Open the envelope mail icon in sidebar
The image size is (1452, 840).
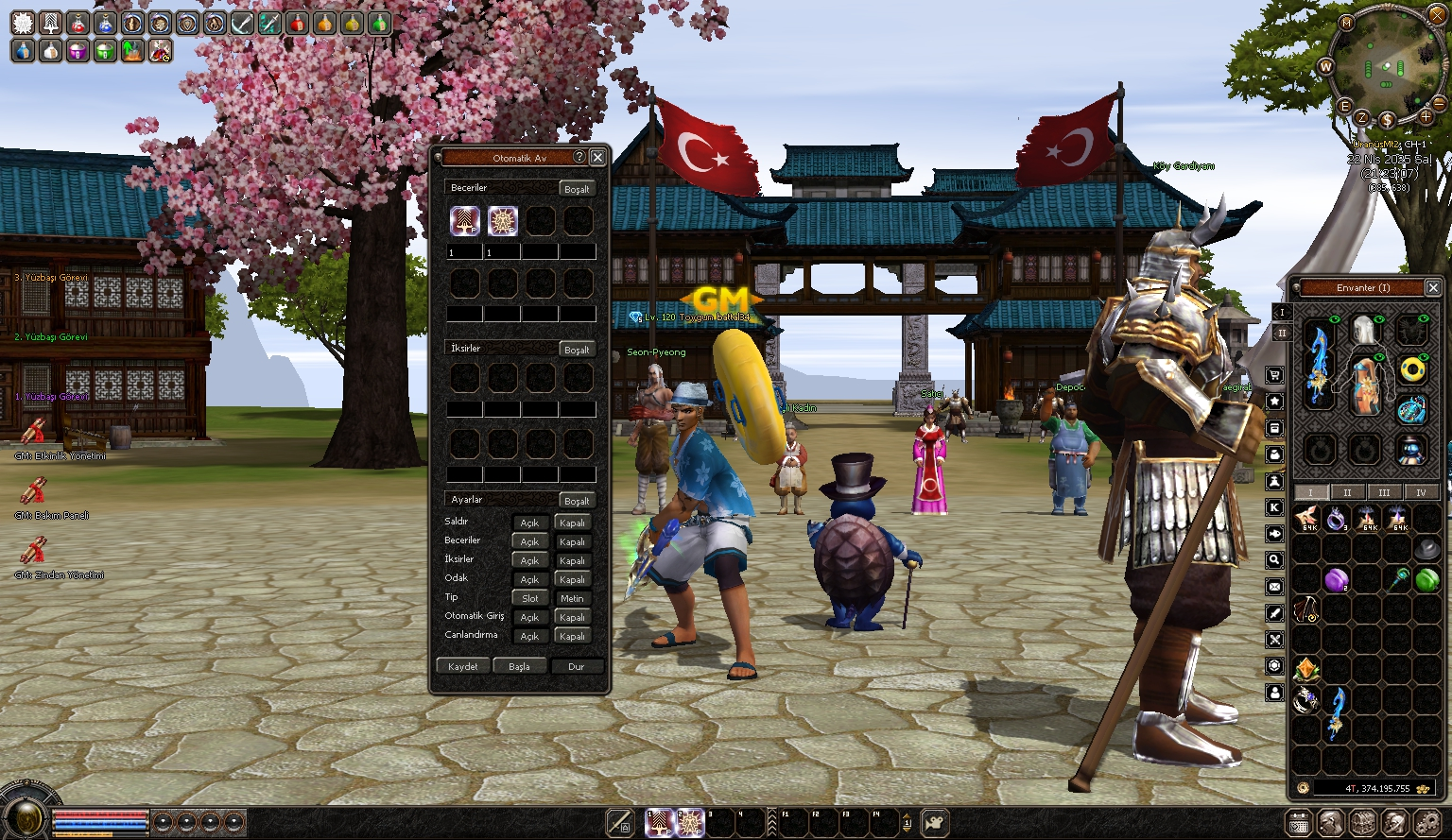point(1274,587)
